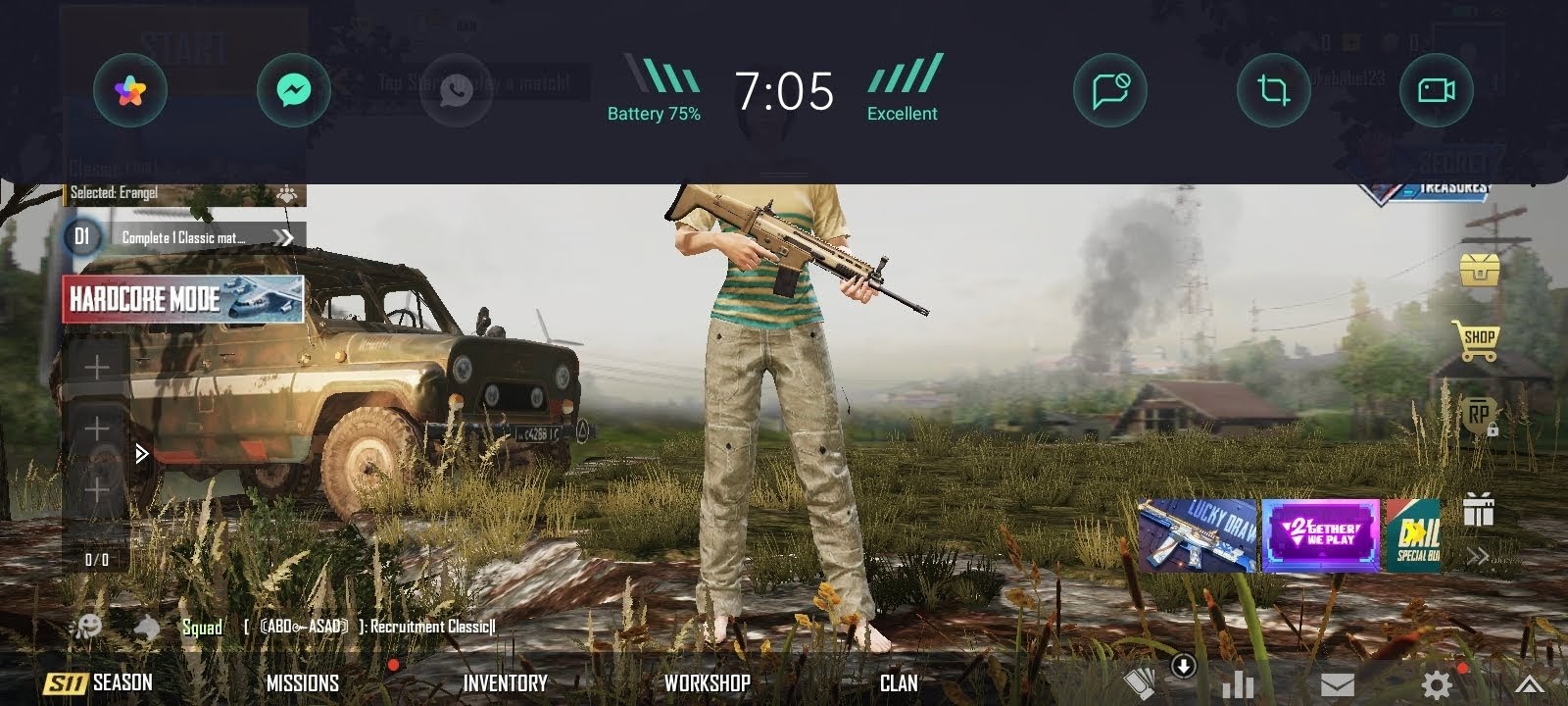This screenshot has width=1568, height=706.
Task: Open the Shop cart icon
Action: 1477,341
